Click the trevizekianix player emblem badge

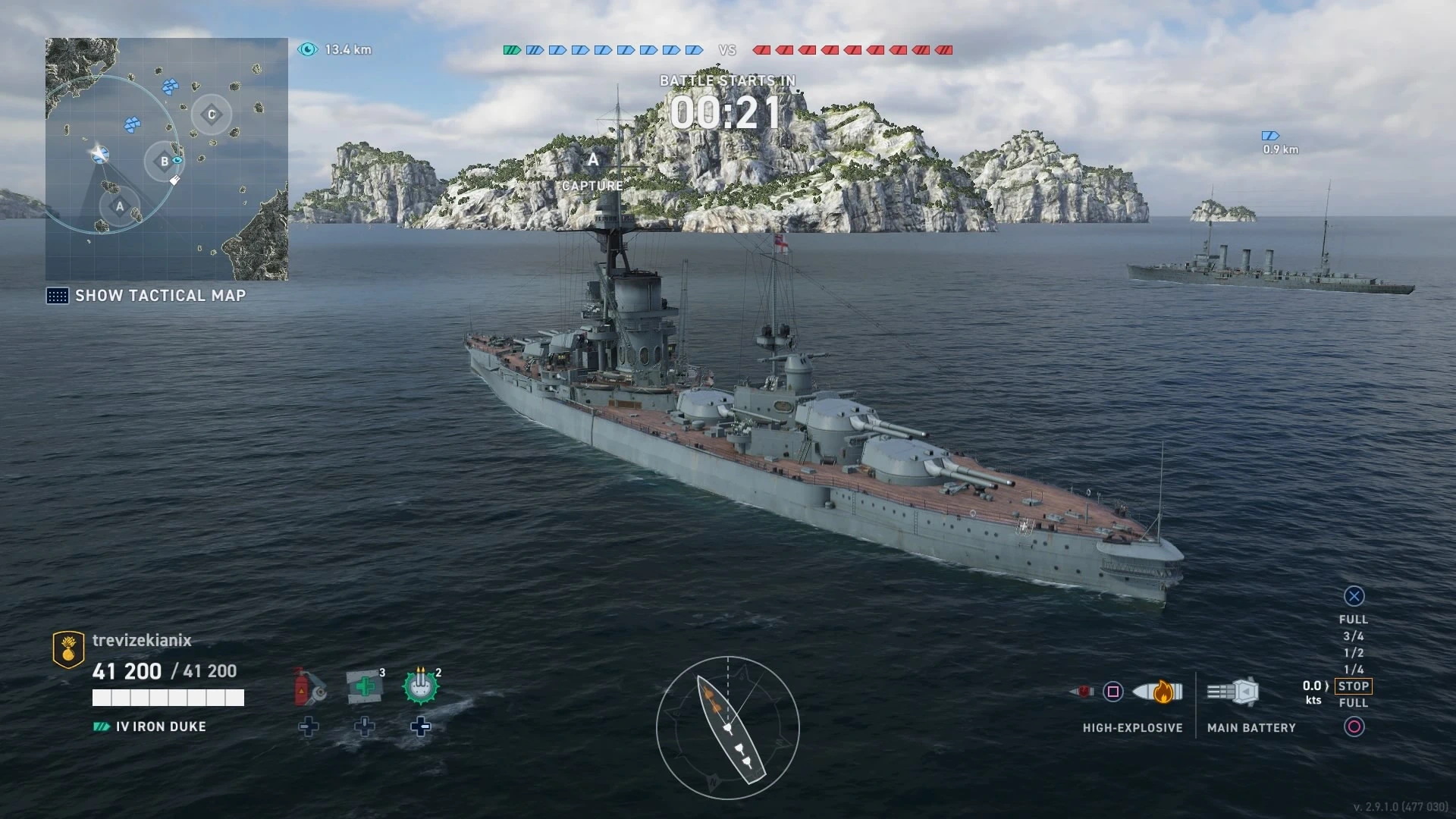coord(68,650)
